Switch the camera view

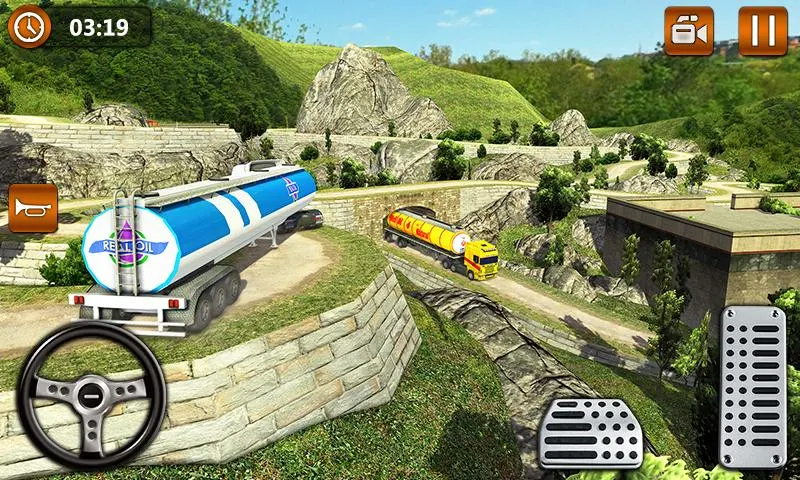pos(689,30)
